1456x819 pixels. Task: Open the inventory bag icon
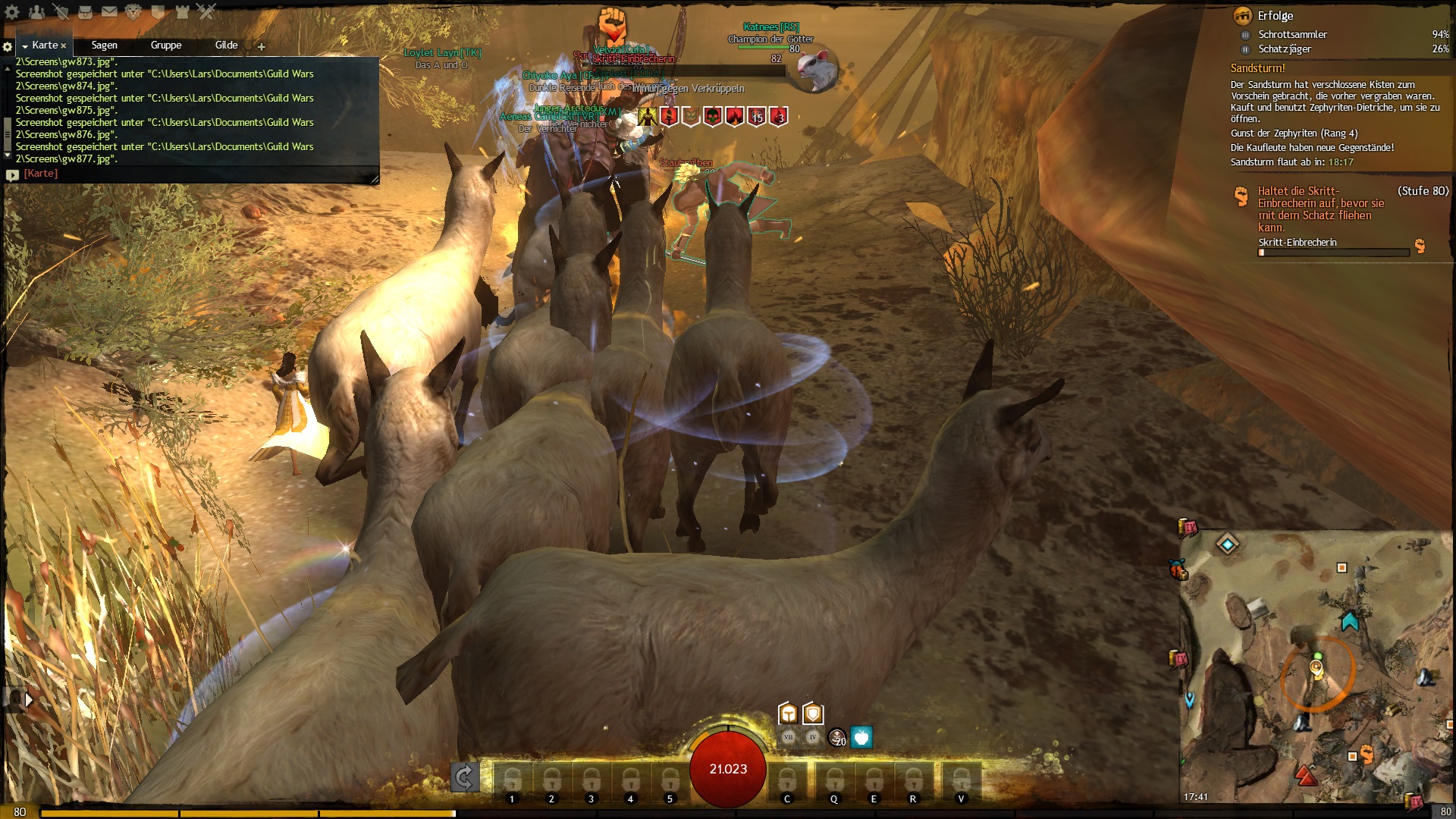click(85, 11)
